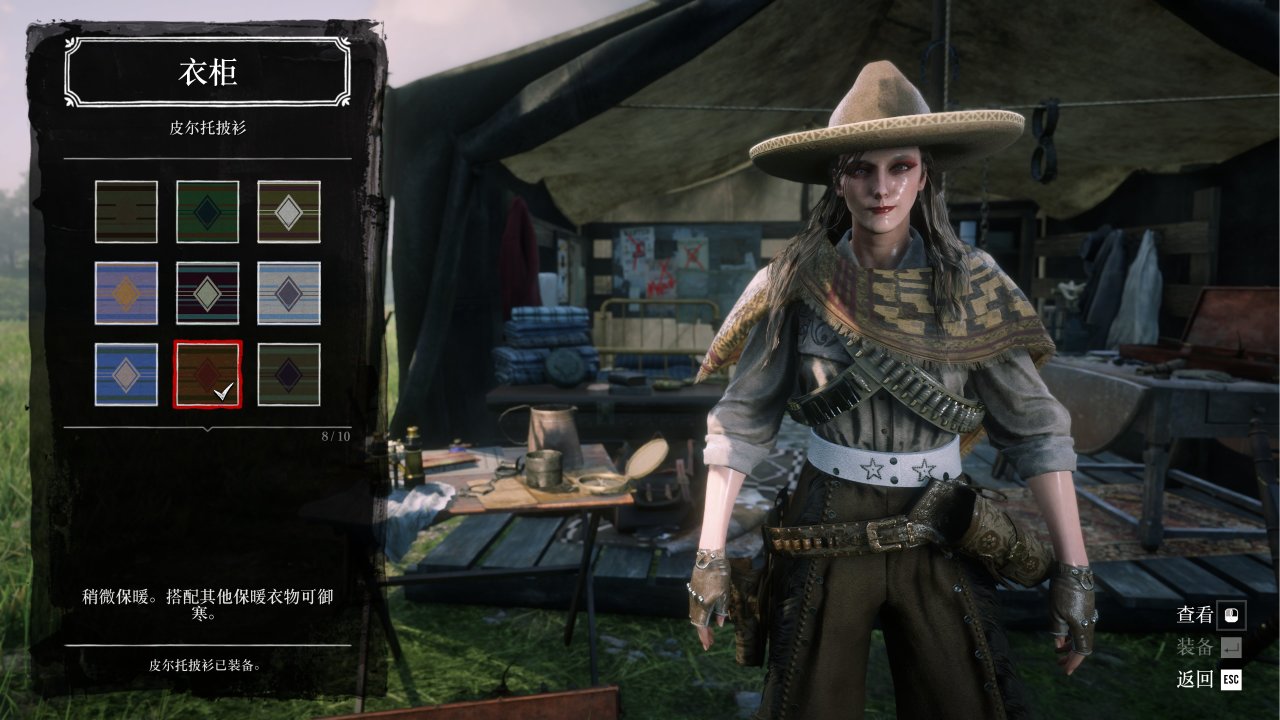Select the lavender poncho swatch with orange diamond
This screenshot has width=1280, height=720.
pos(126,293)
